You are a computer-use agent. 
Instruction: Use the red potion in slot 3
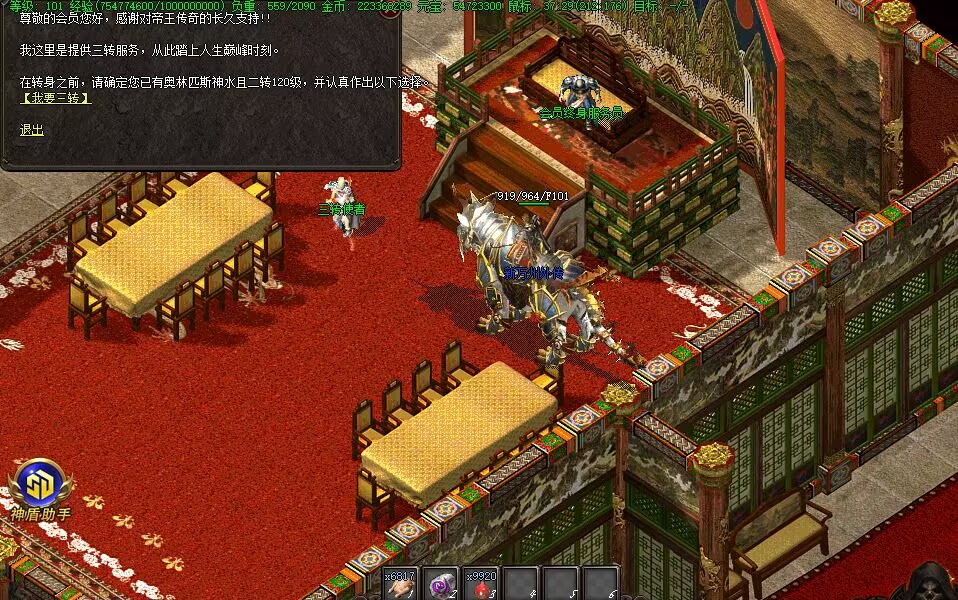pyautogui.click(x=481, y=584)
